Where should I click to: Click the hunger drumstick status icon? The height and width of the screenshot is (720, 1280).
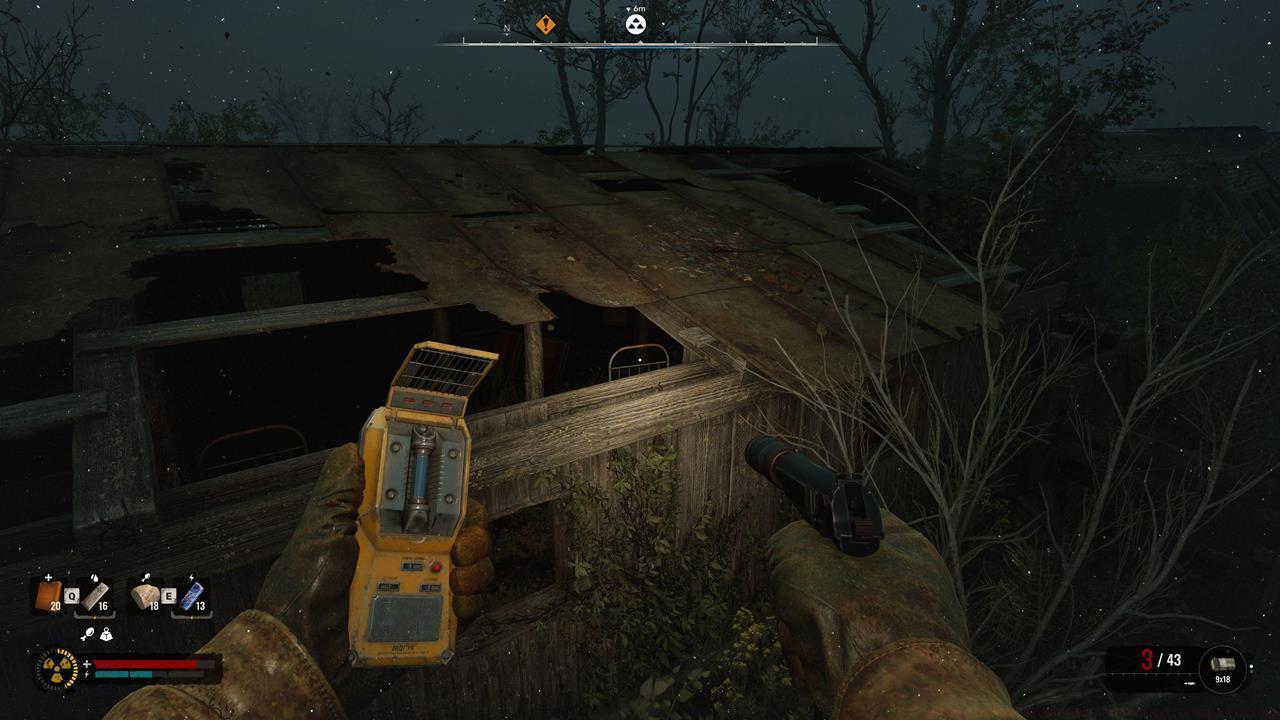(x=86, y=633)
